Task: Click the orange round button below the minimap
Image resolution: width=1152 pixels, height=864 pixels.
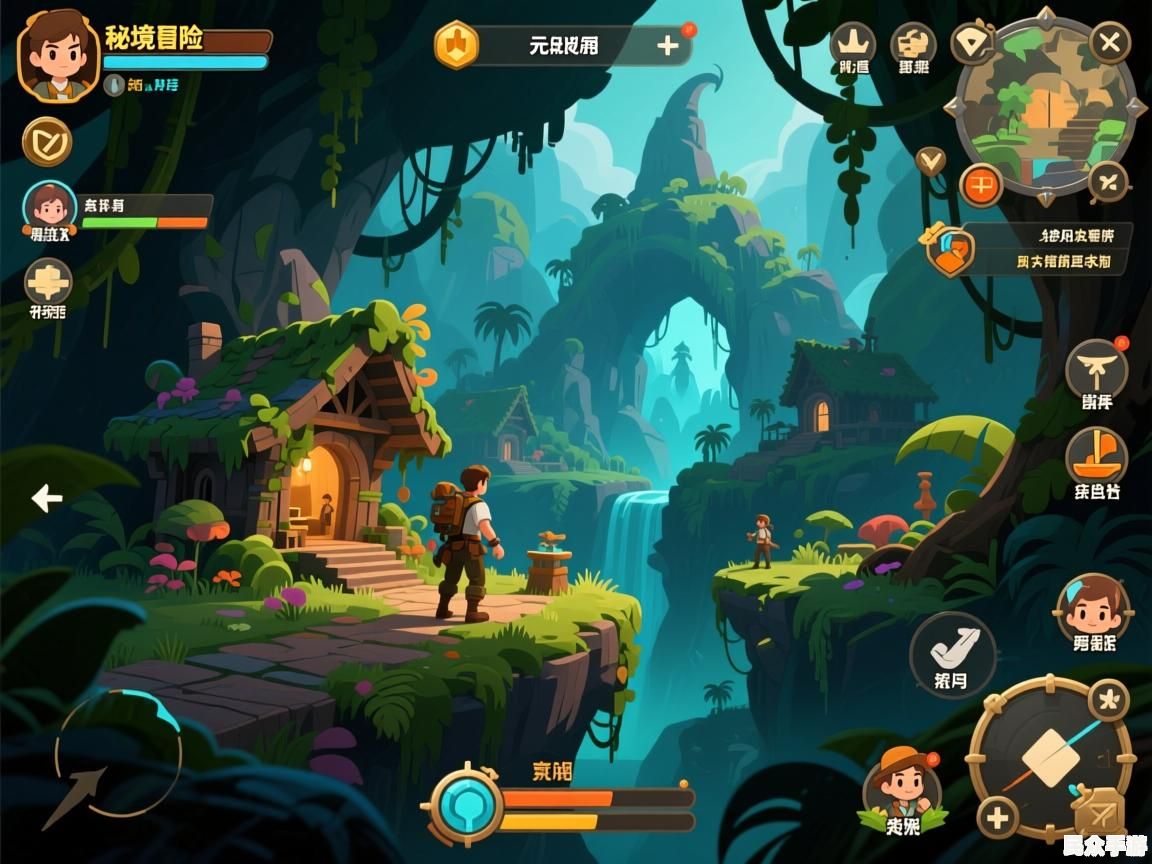Action: point(981,185)
